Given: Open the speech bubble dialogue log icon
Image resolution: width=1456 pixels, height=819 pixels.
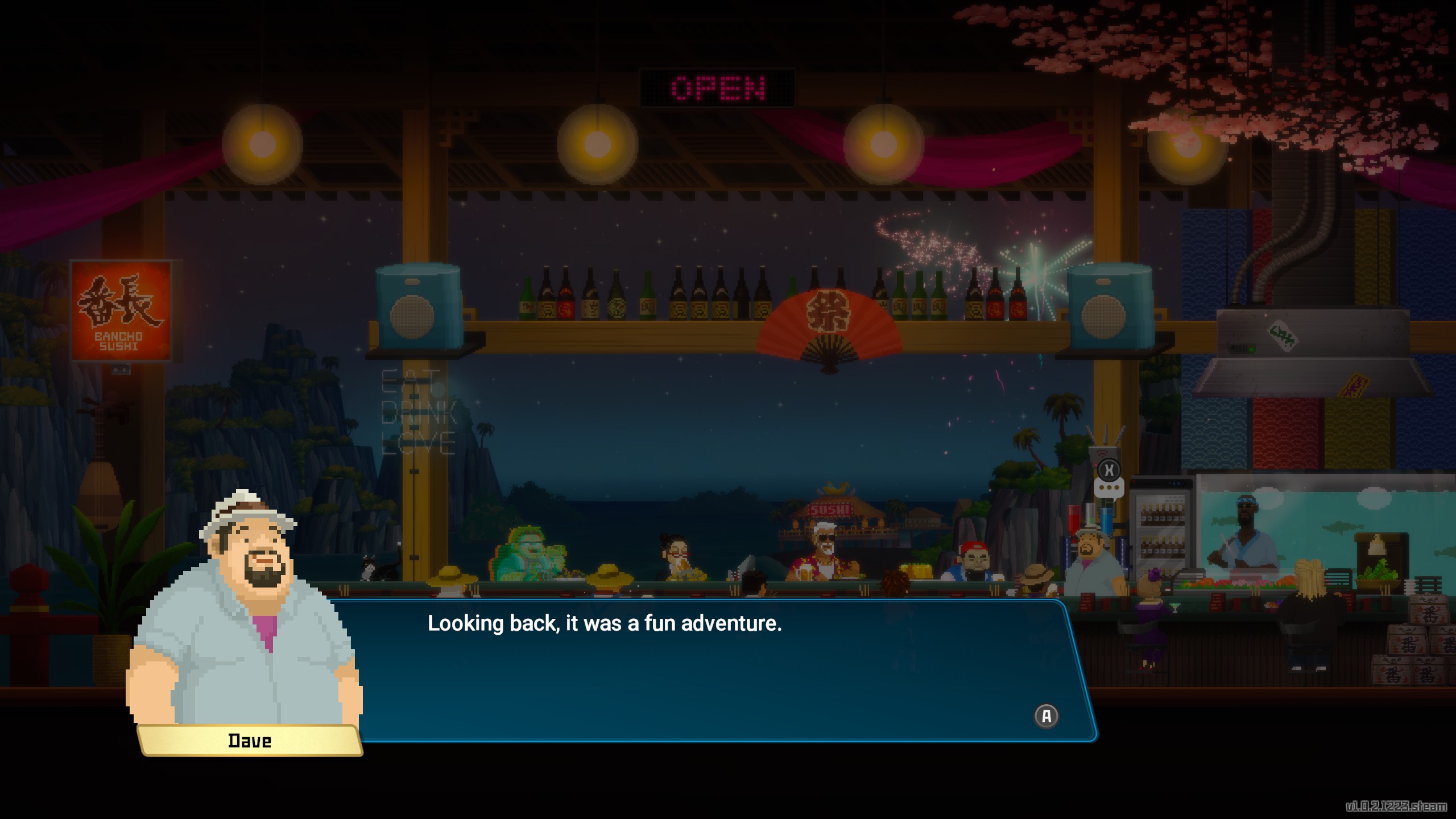Looking at the screenshot, I should tap(1108, 488).
